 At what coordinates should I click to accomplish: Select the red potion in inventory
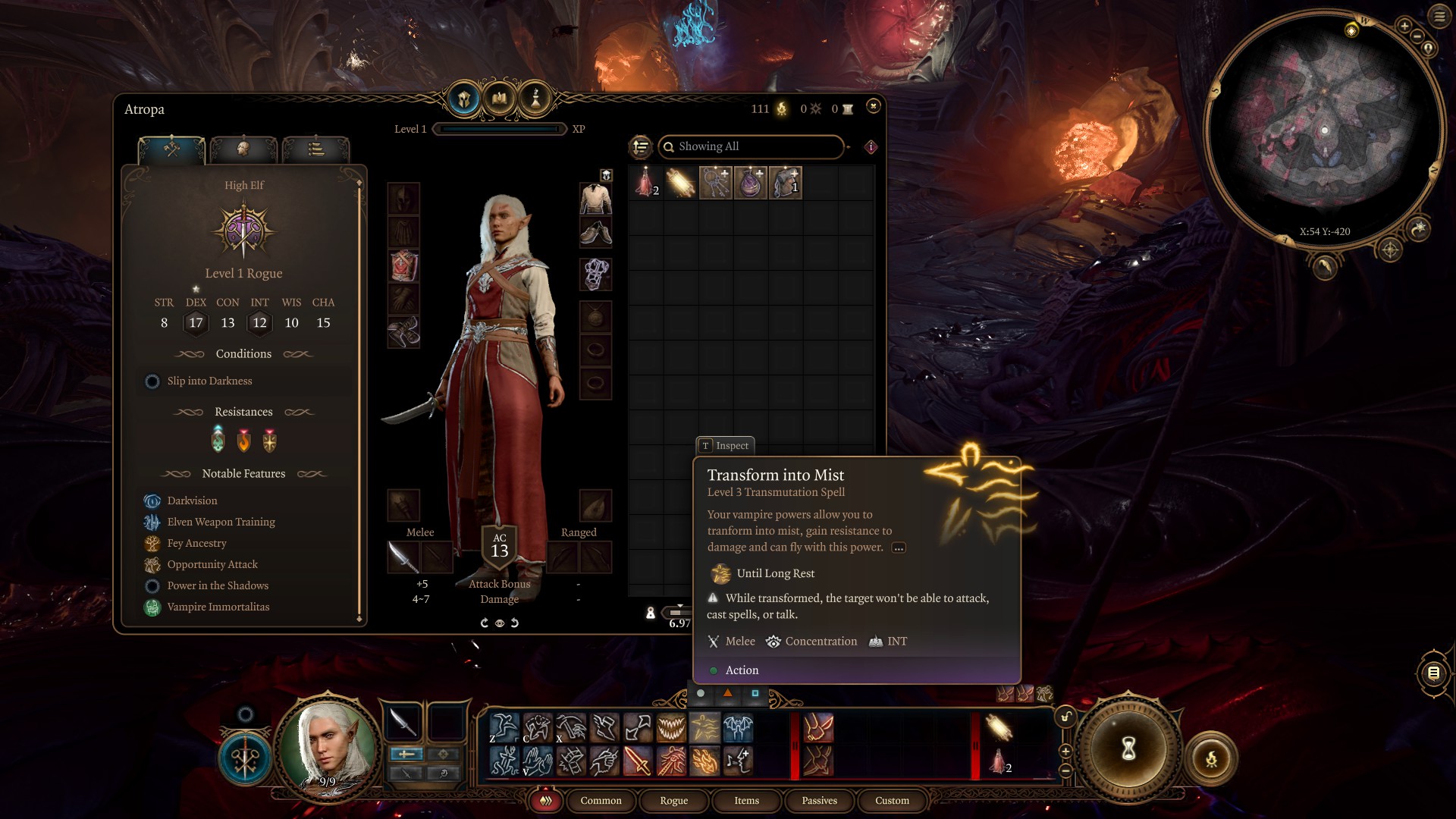(645, 183)
